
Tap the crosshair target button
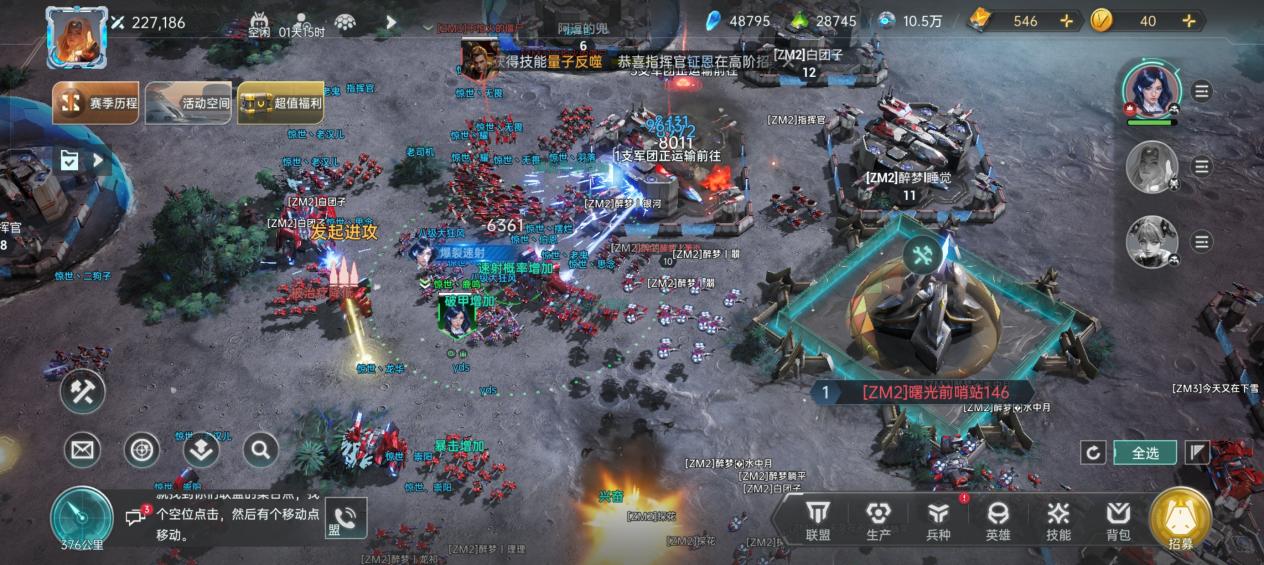[x=142, y=450]
